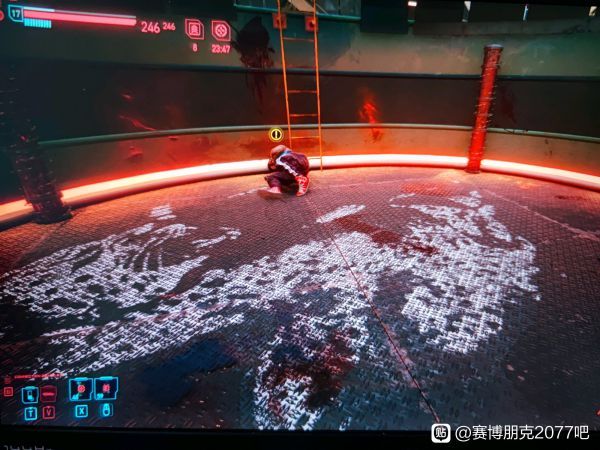The width and height of the screenshot is (600, 450).
Task: Activate the second cyan-framed quick slot
Action: (x=105, y=388)
